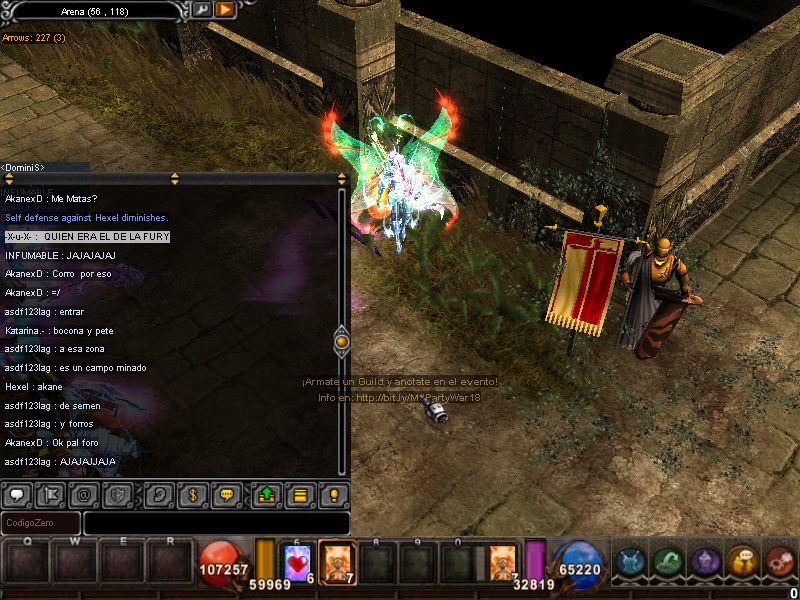Image resolution: width=800 pixels, height=600 pixels.
Task: Toggle the @ guild chat button
Action: pyautogui.click(x=84, y=494)
